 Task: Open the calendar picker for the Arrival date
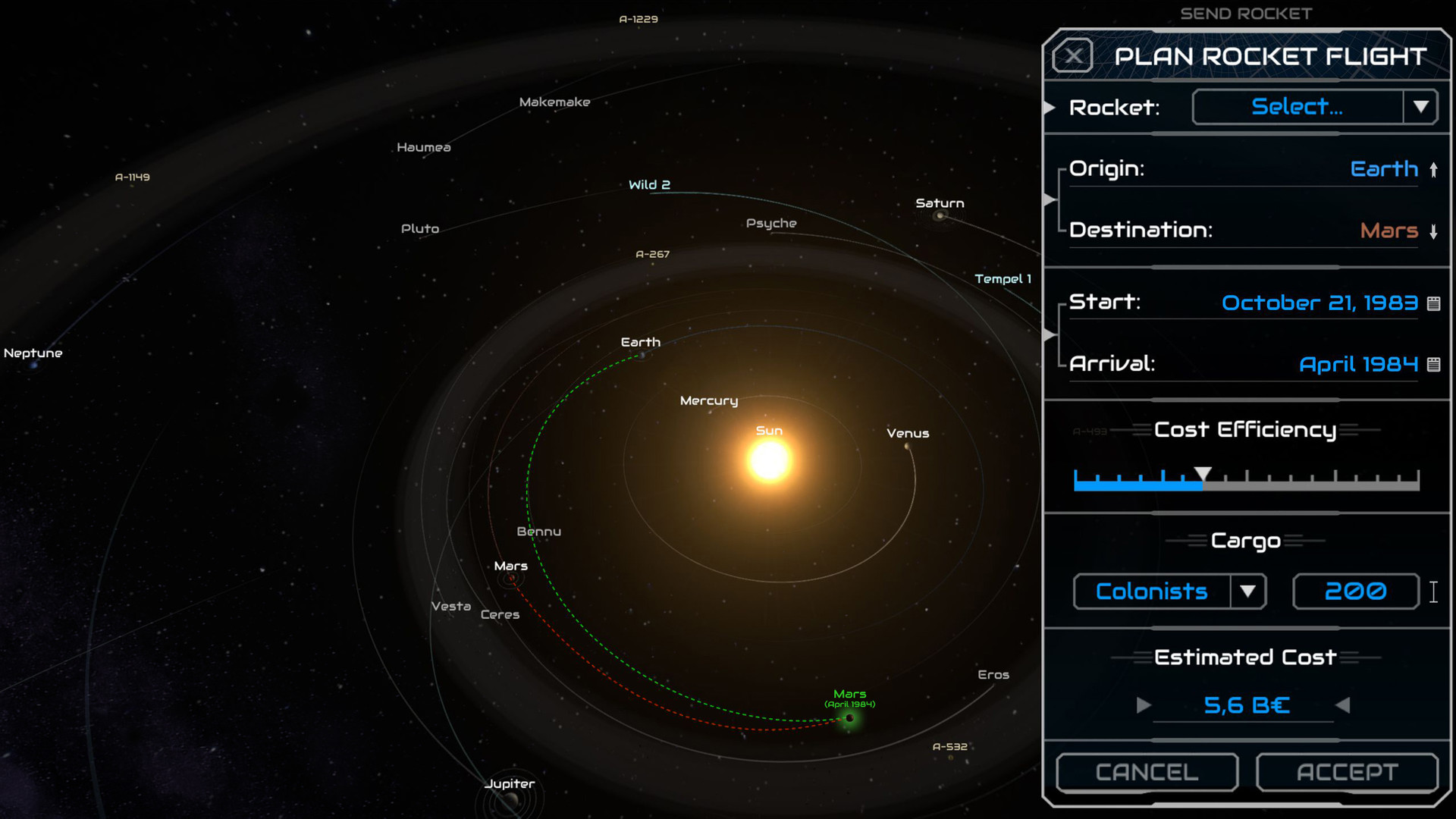click(x=1436, y=365)
